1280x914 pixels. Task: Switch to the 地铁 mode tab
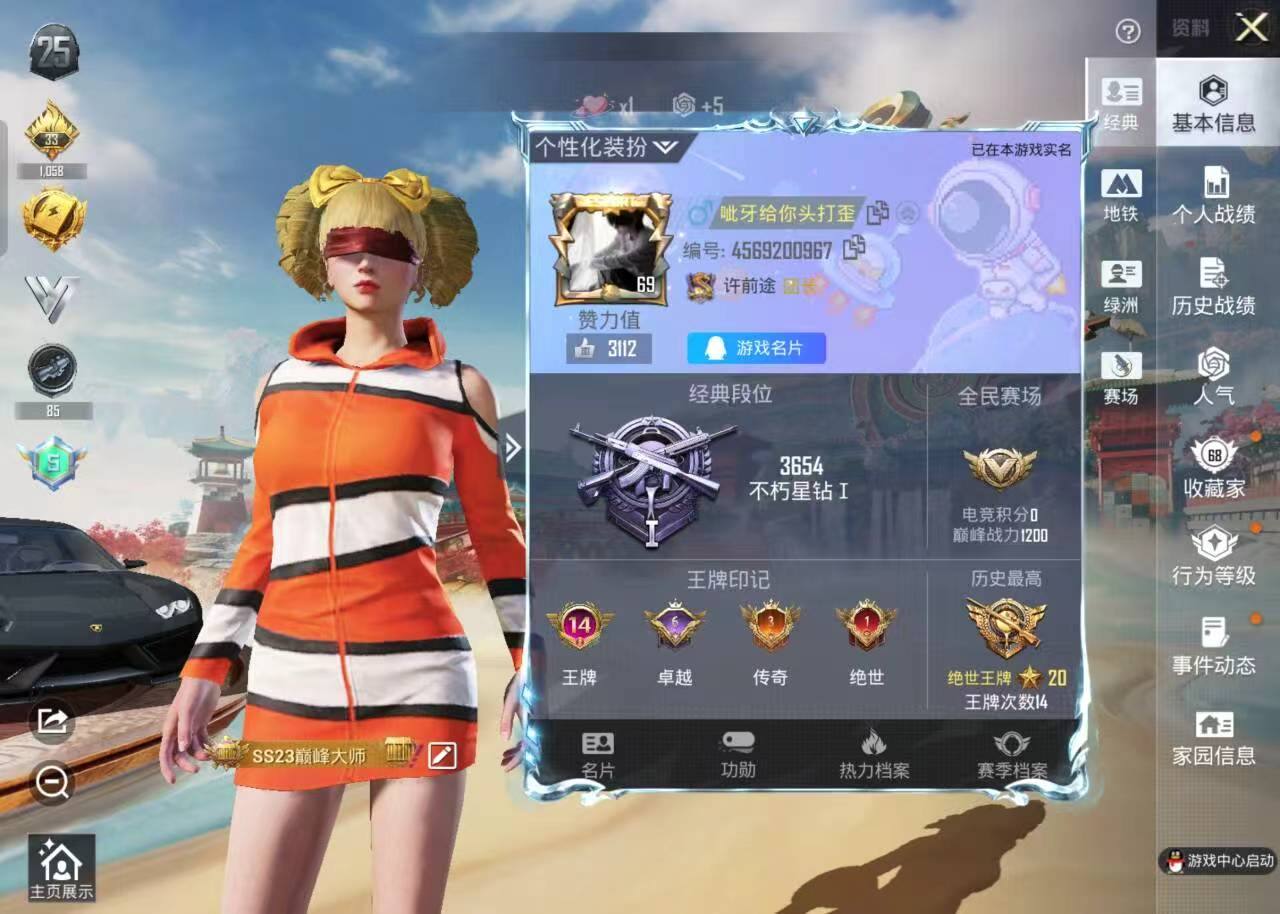click(x=1121, y=195)
